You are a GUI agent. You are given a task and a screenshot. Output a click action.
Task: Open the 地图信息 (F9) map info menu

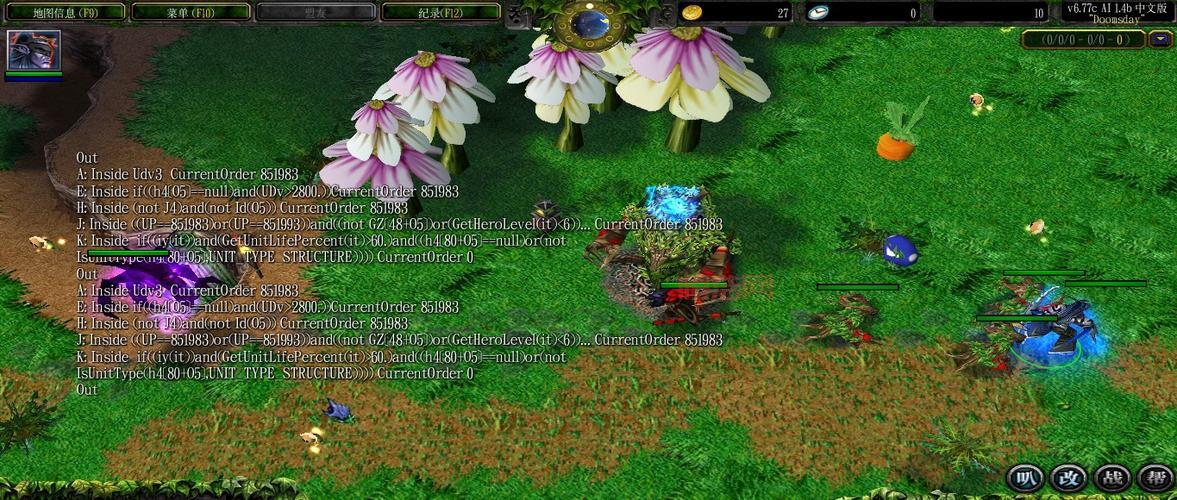[65, 12]
